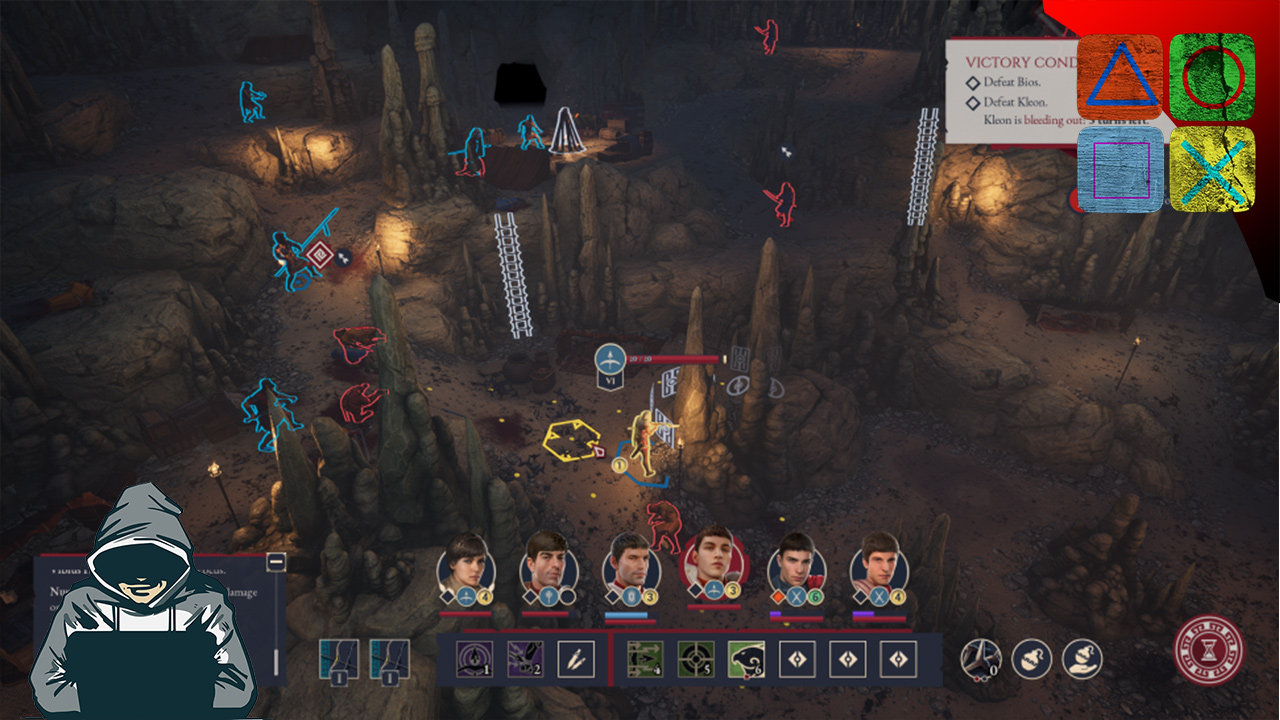Collapse the combat log with the minus button
The height and width of the screenshot is (720, 1280).
[x=276, y=562]
